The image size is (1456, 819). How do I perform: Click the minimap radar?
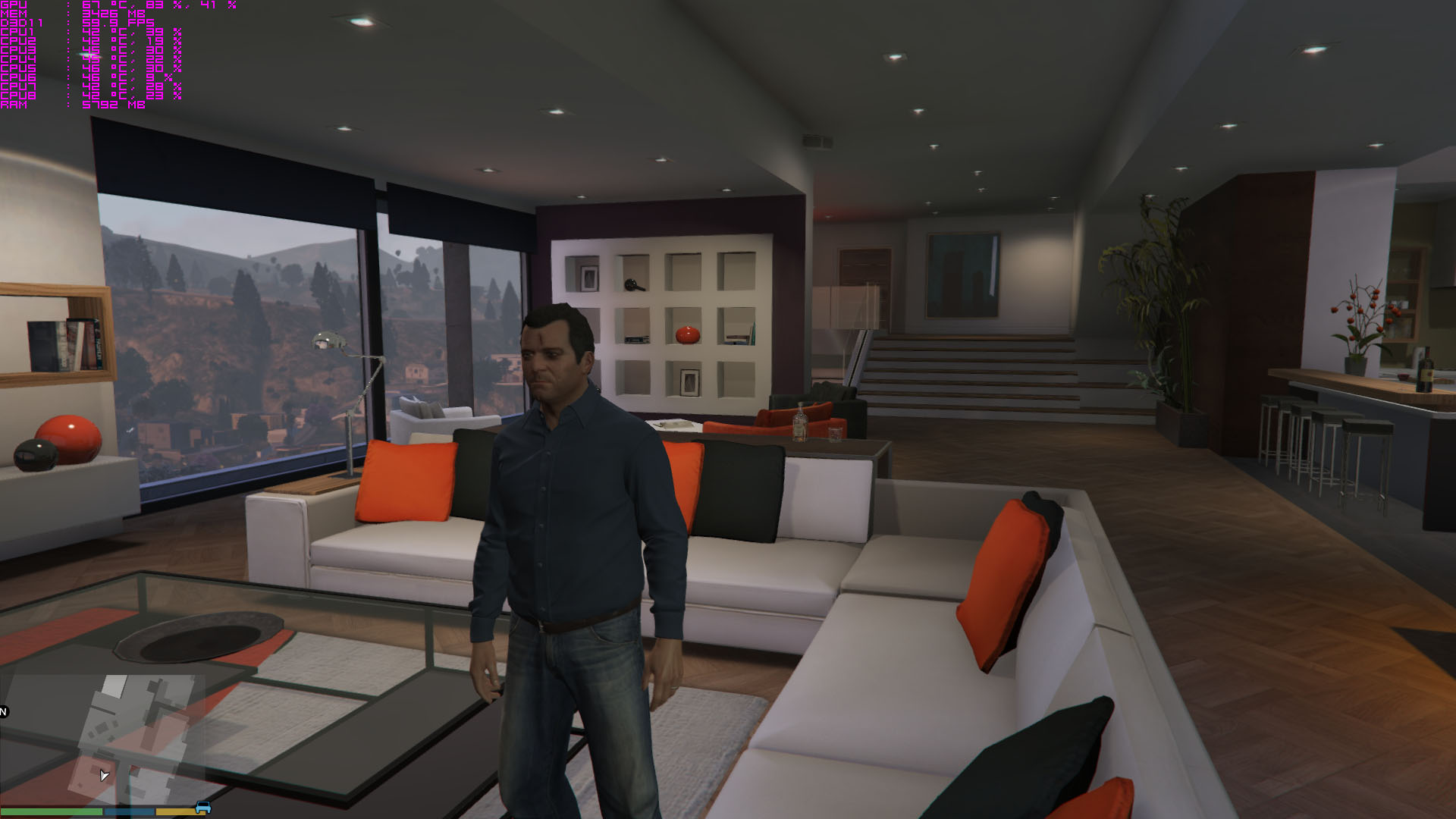tap(102, 739)
